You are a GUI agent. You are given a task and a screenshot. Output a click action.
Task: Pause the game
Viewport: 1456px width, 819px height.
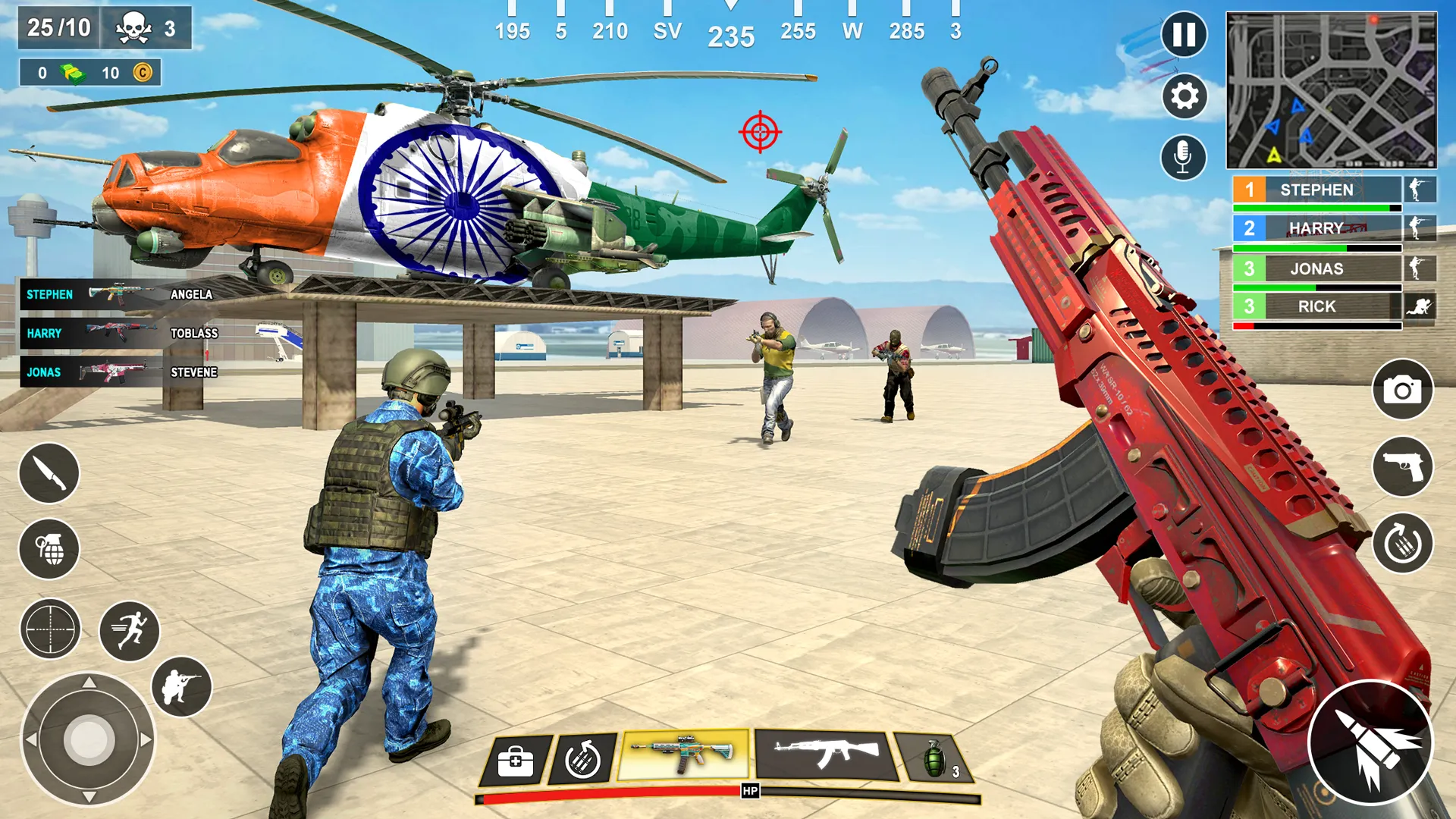click(x=1184, y=36)
